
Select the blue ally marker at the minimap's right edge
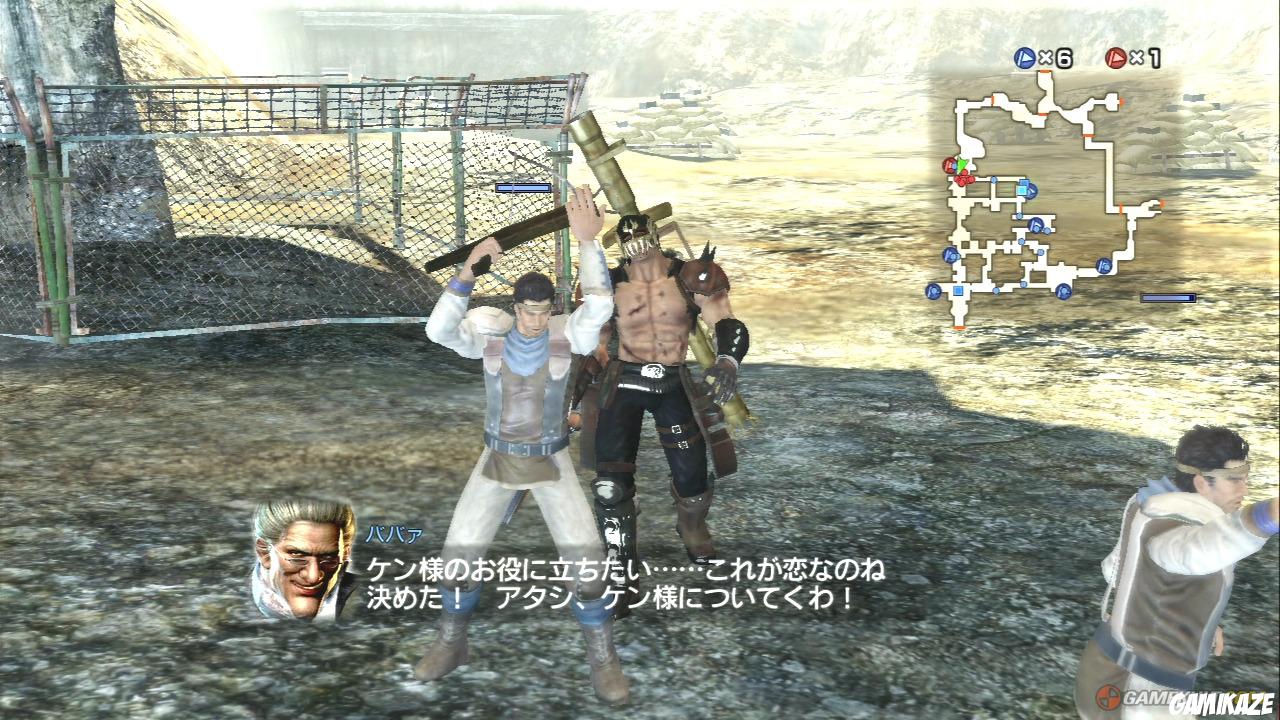click(x=1102, y=266)
